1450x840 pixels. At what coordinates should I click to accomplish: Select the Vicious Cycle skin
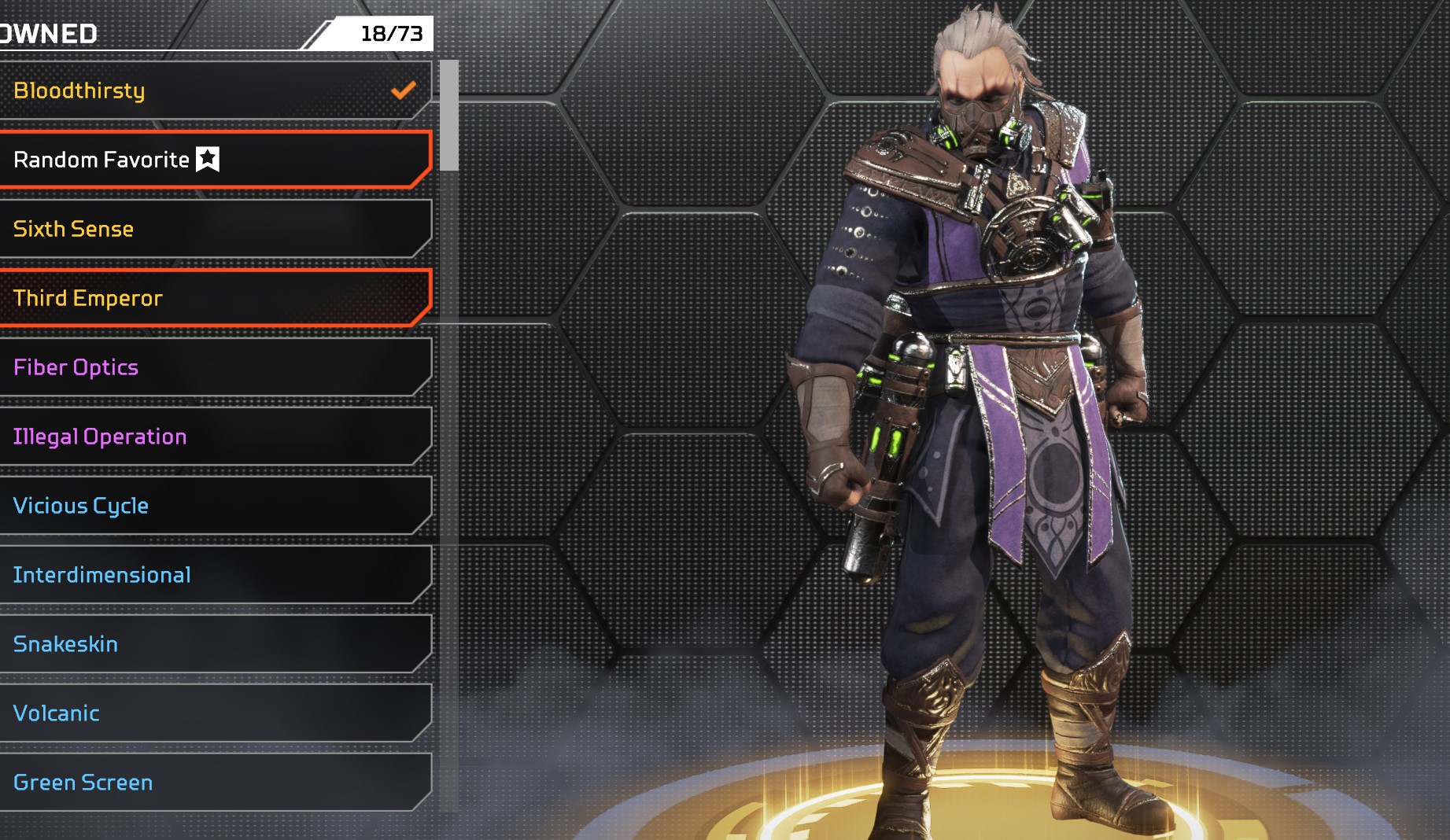coord(212,506)
